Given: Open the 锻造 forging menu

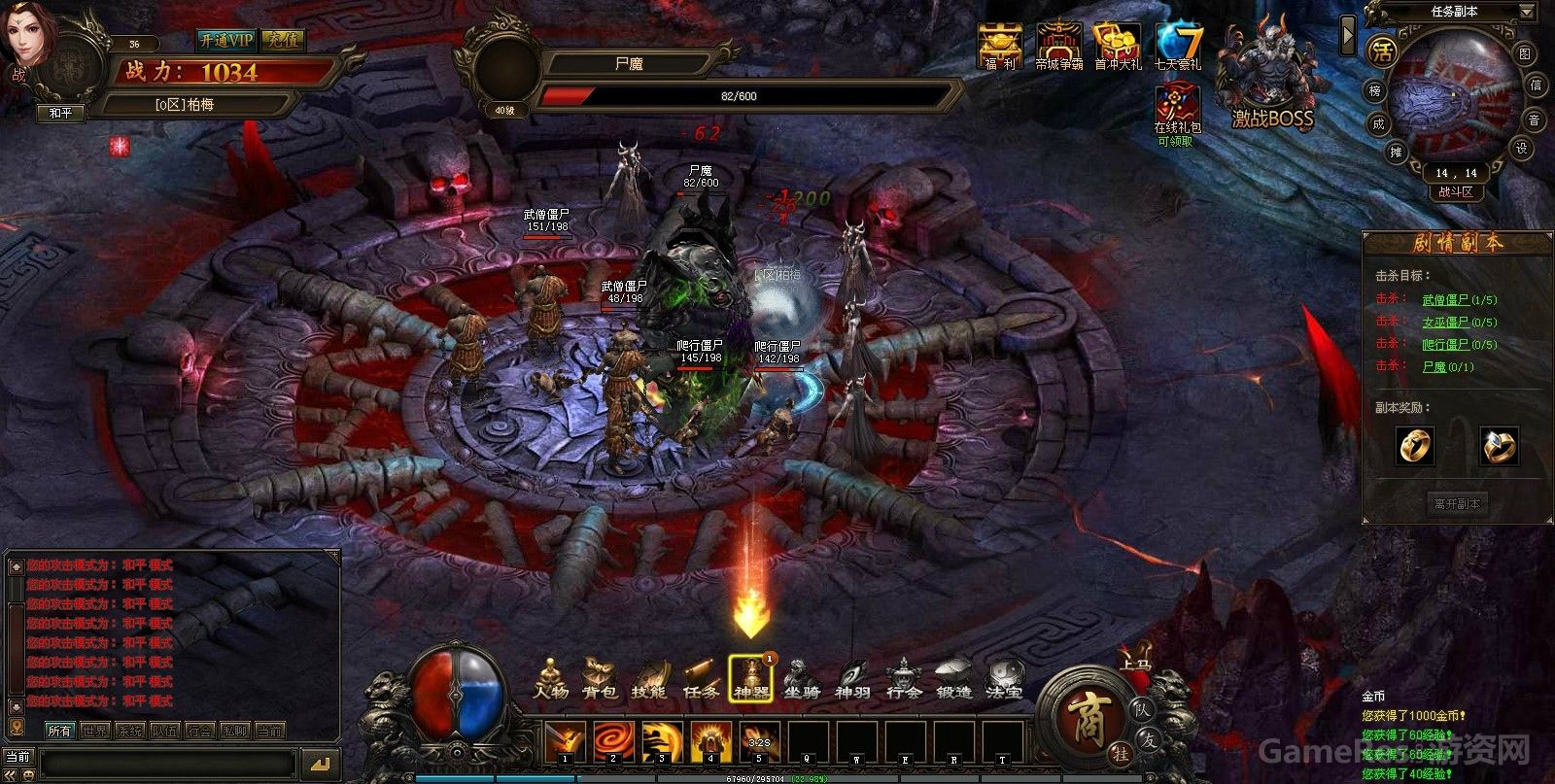Looking at the screenshot, I should click(953, 679).
